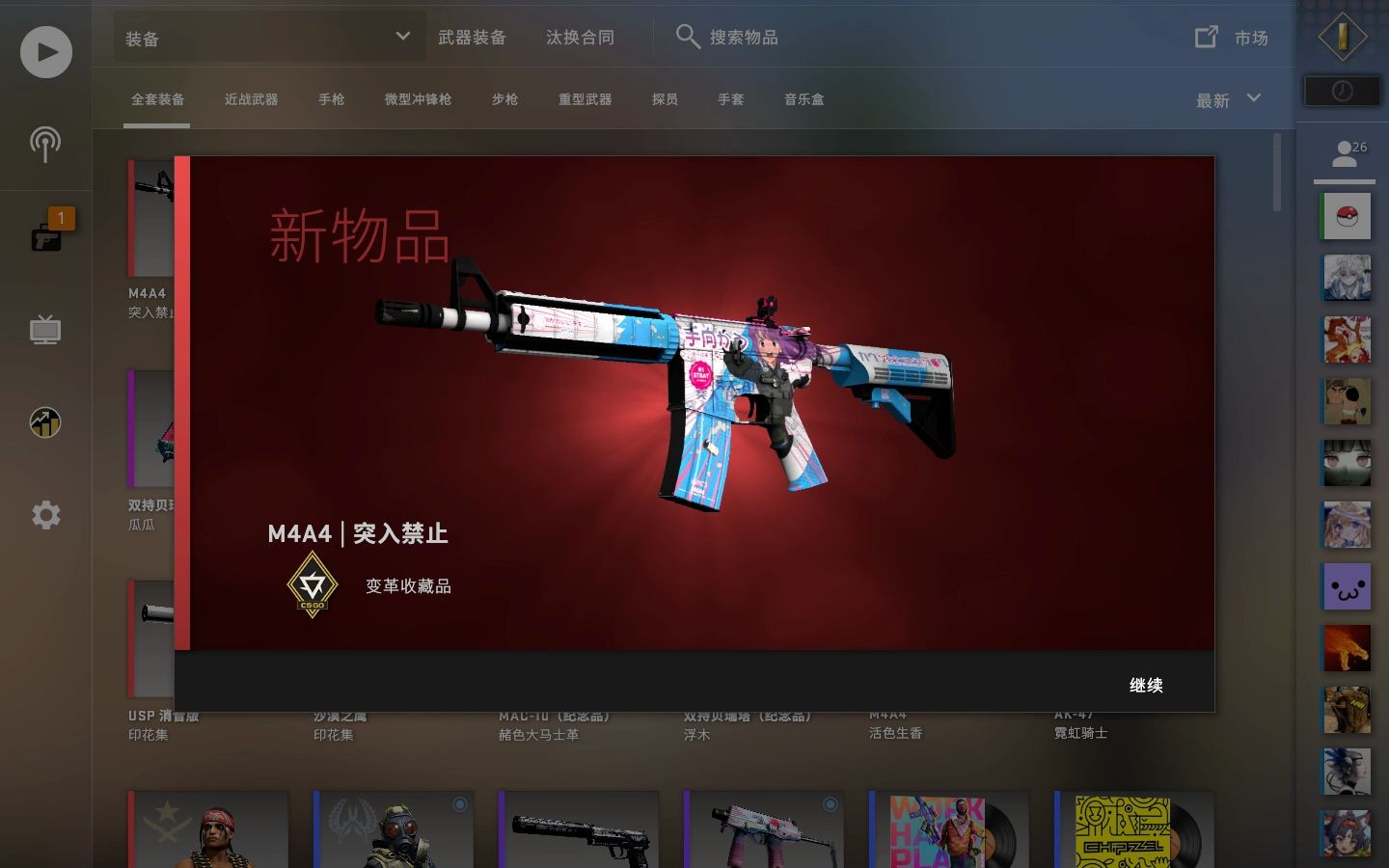Viewport: 1389px width, 868px height.
Task: Open the medals and ranks icon
Action: point(45,421)
